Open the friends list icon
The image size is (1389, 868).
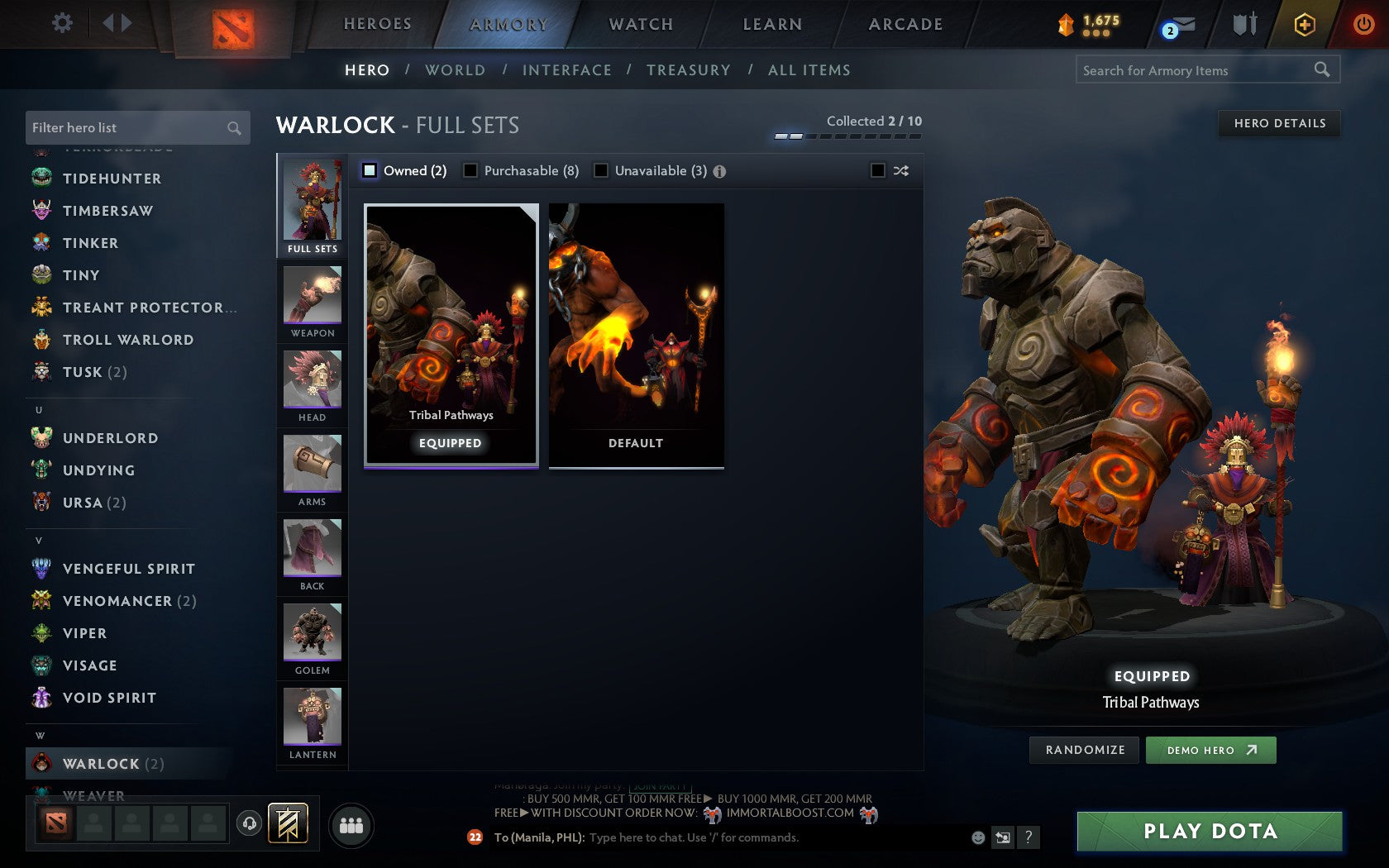coord(351,824)
